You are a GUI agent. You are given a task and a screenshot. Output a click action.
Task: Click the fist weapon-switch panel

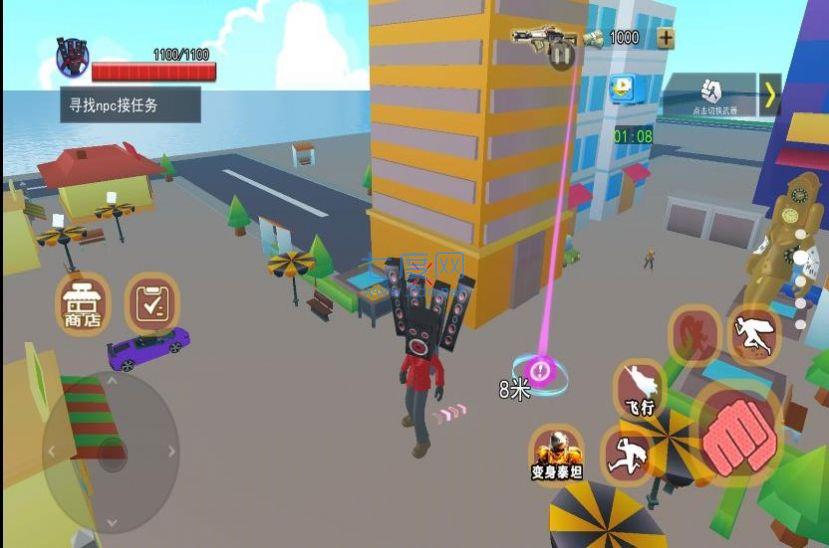click(x=710, y=95)
